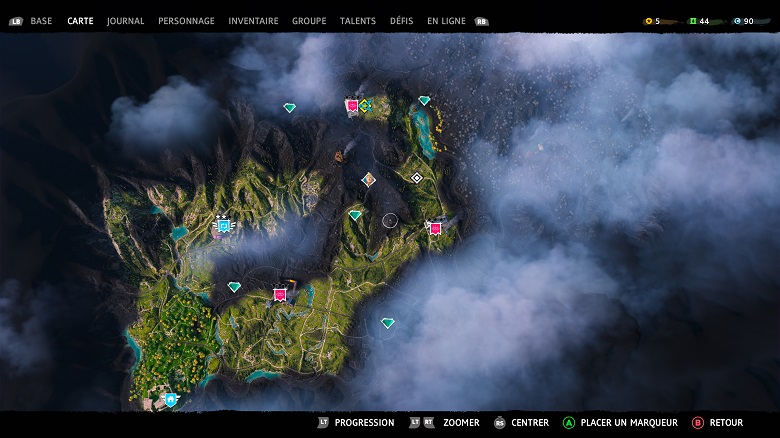Viewport: 780px width, 438px height.
Task: Select the yellow diamond map marker
Action: tap(365, 105)
